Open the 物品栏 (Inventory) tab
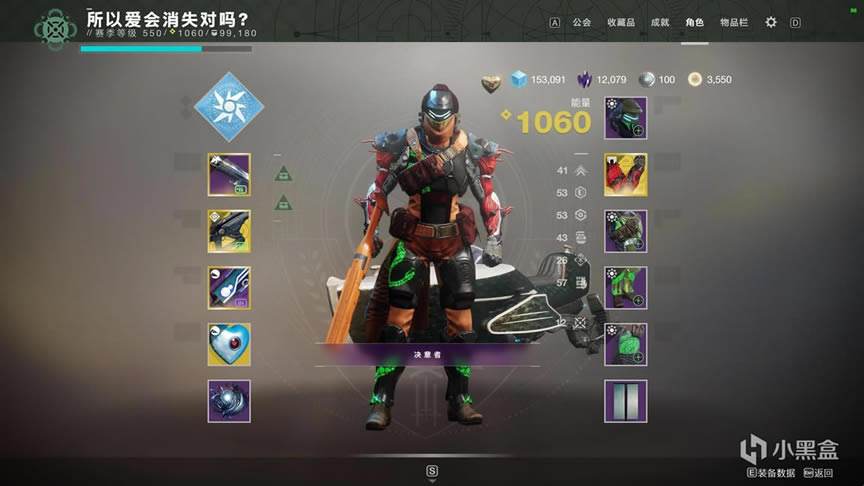This screenshot has width=864, height=486. pyautogui.click(x=734, y=22)
